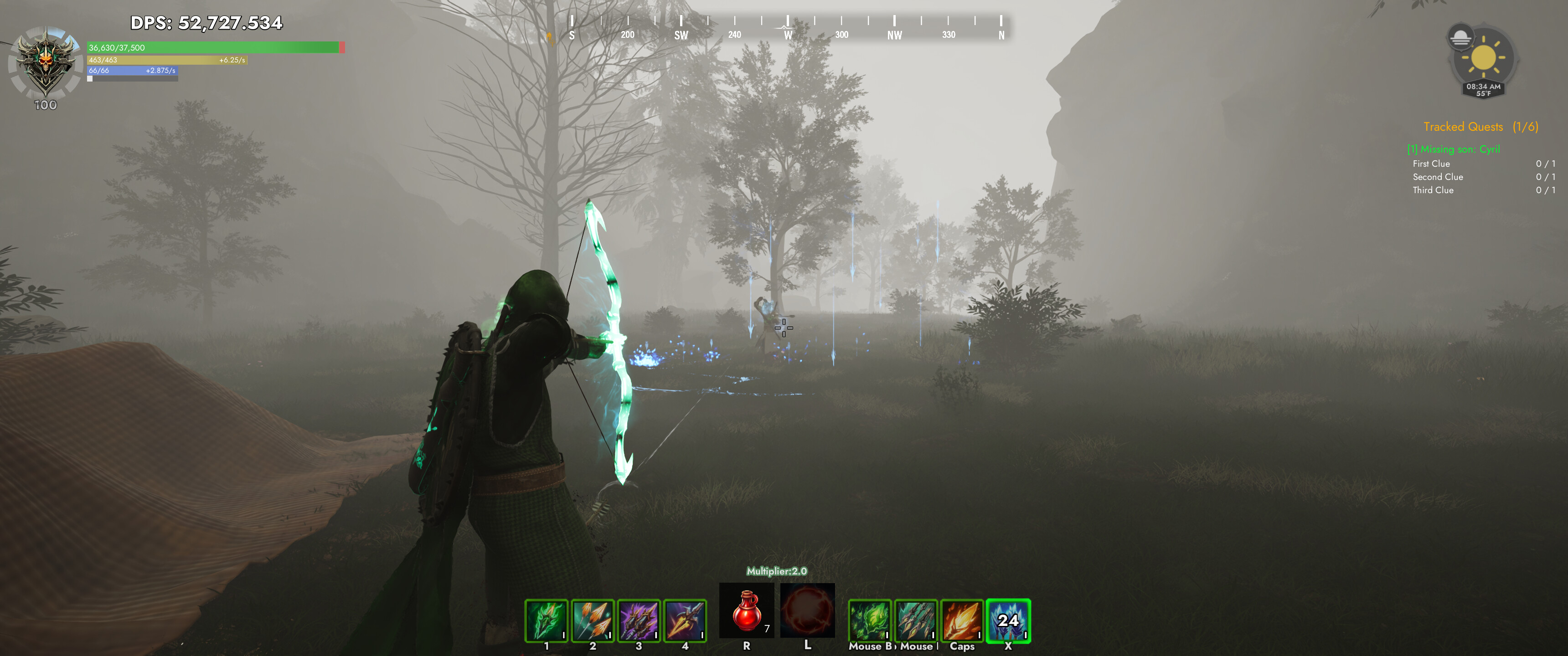Expand the Tracked Quests (1/6) panel
Screen dimensions: 1568x656
(x=1481, y=126)
